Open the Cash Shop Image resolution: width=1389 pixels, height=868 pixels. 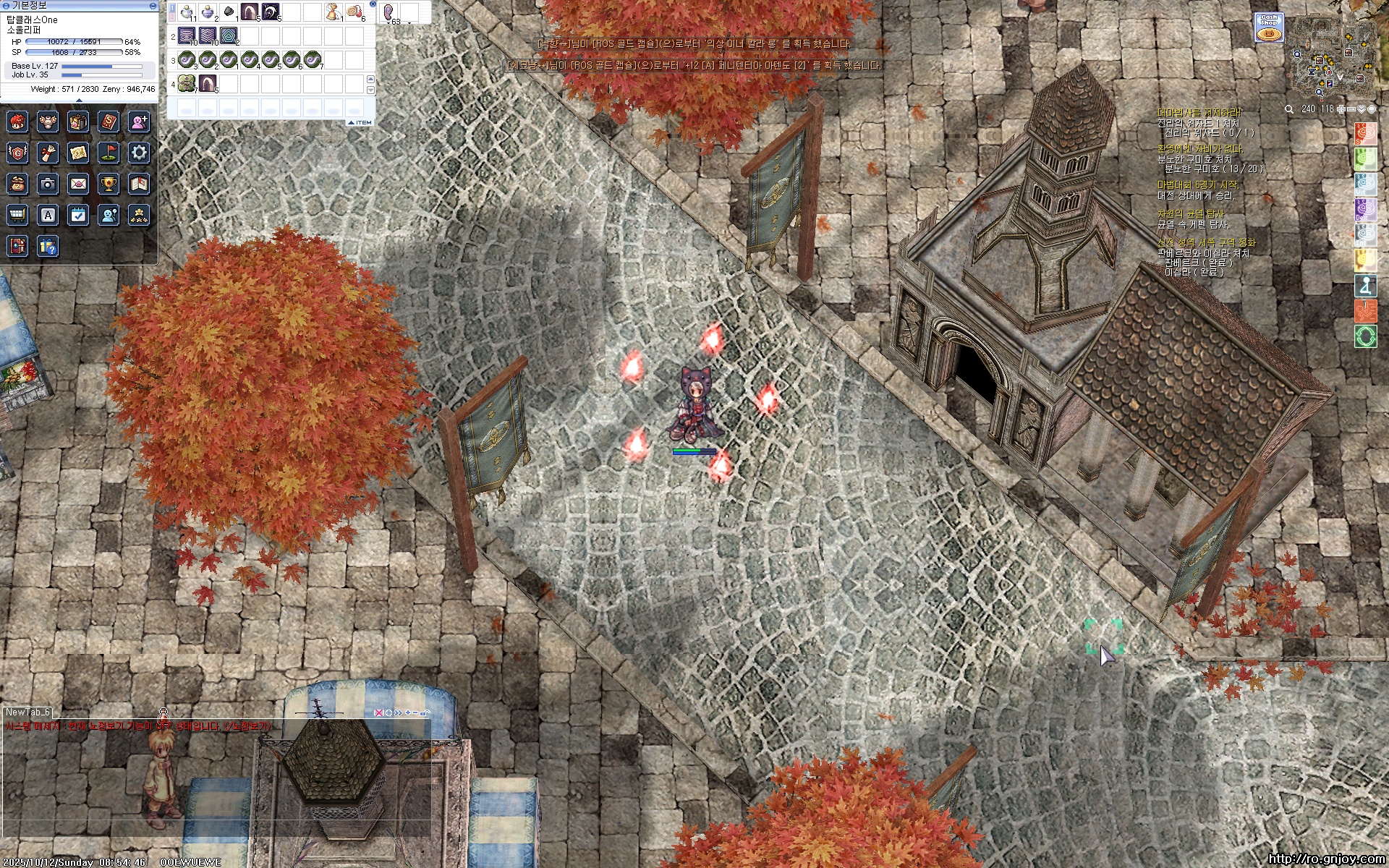click(1268, 27)
